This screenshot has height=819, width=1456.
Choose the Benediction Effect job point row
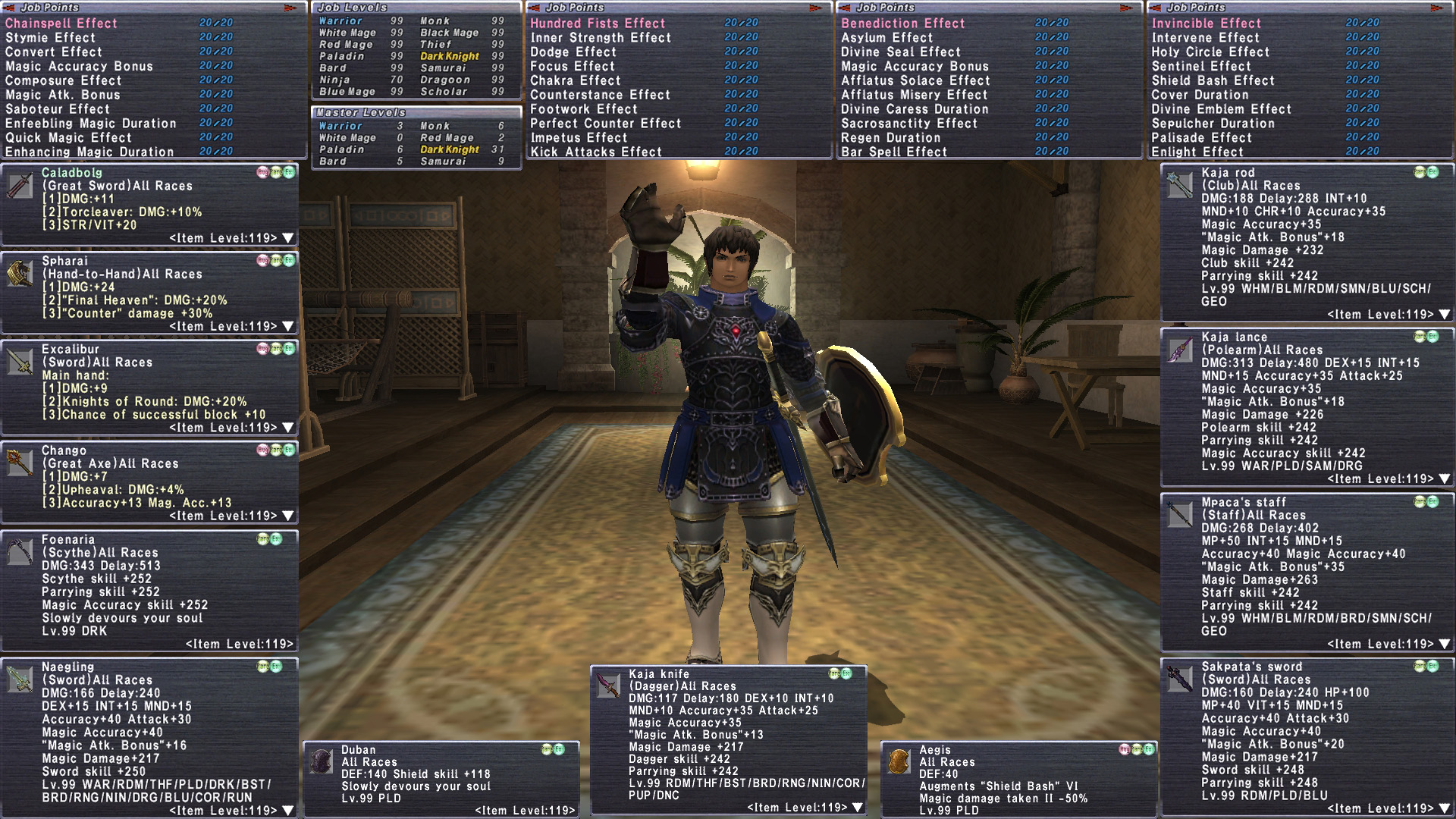coord(902,24)
